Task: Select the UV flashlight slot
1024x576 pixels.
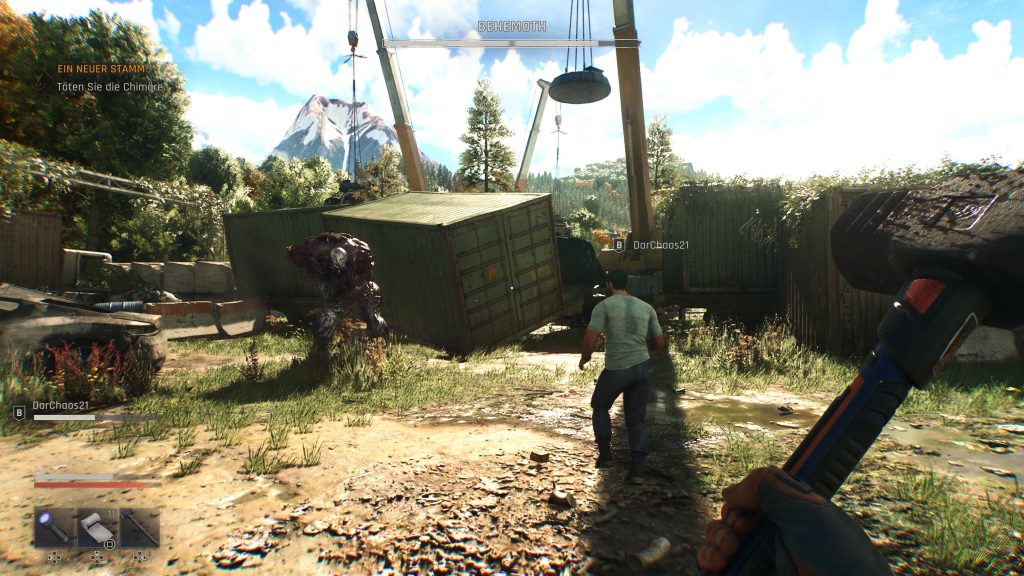Action: [53, 527]
